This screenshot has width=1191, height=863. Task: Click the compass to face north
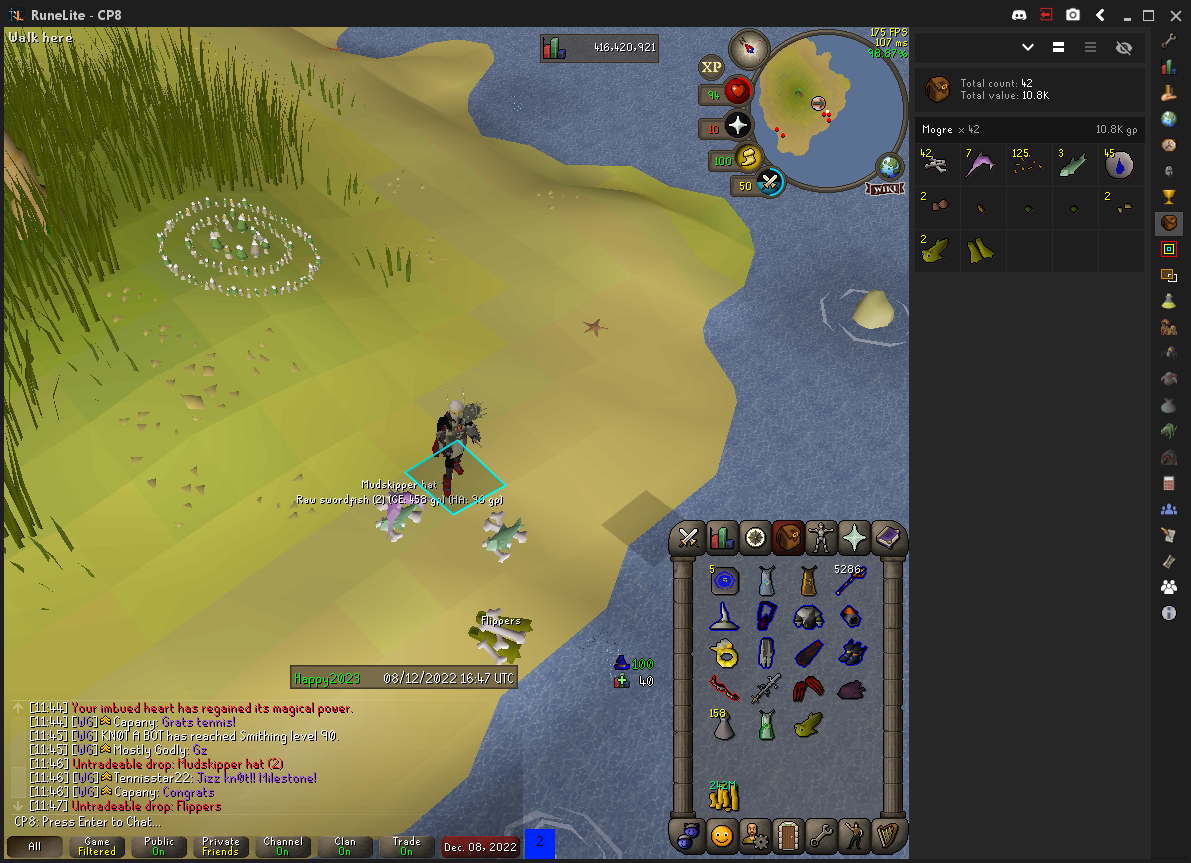[x=747, y=47]
